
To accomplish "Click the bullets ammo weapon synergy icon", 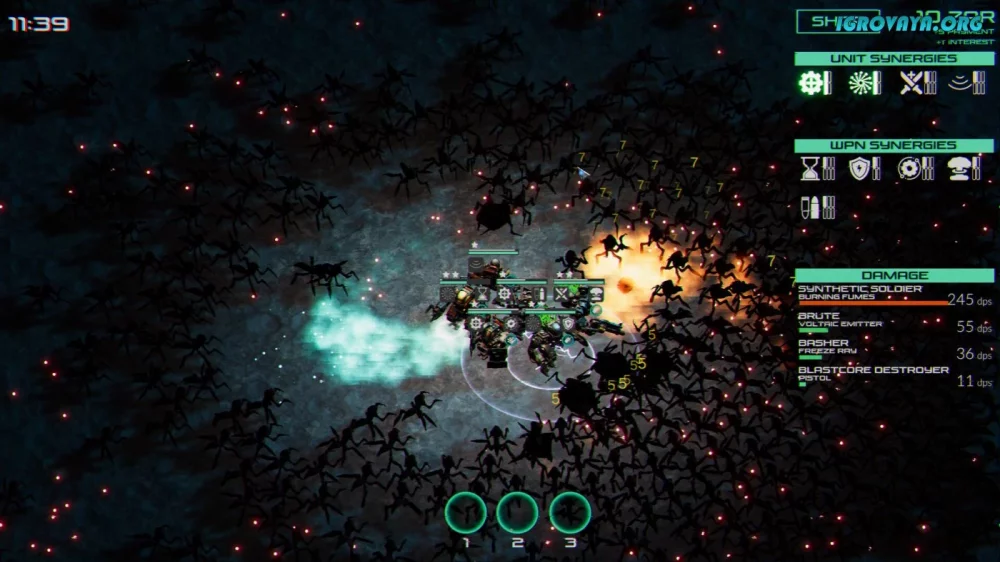I will coord(810,207).
